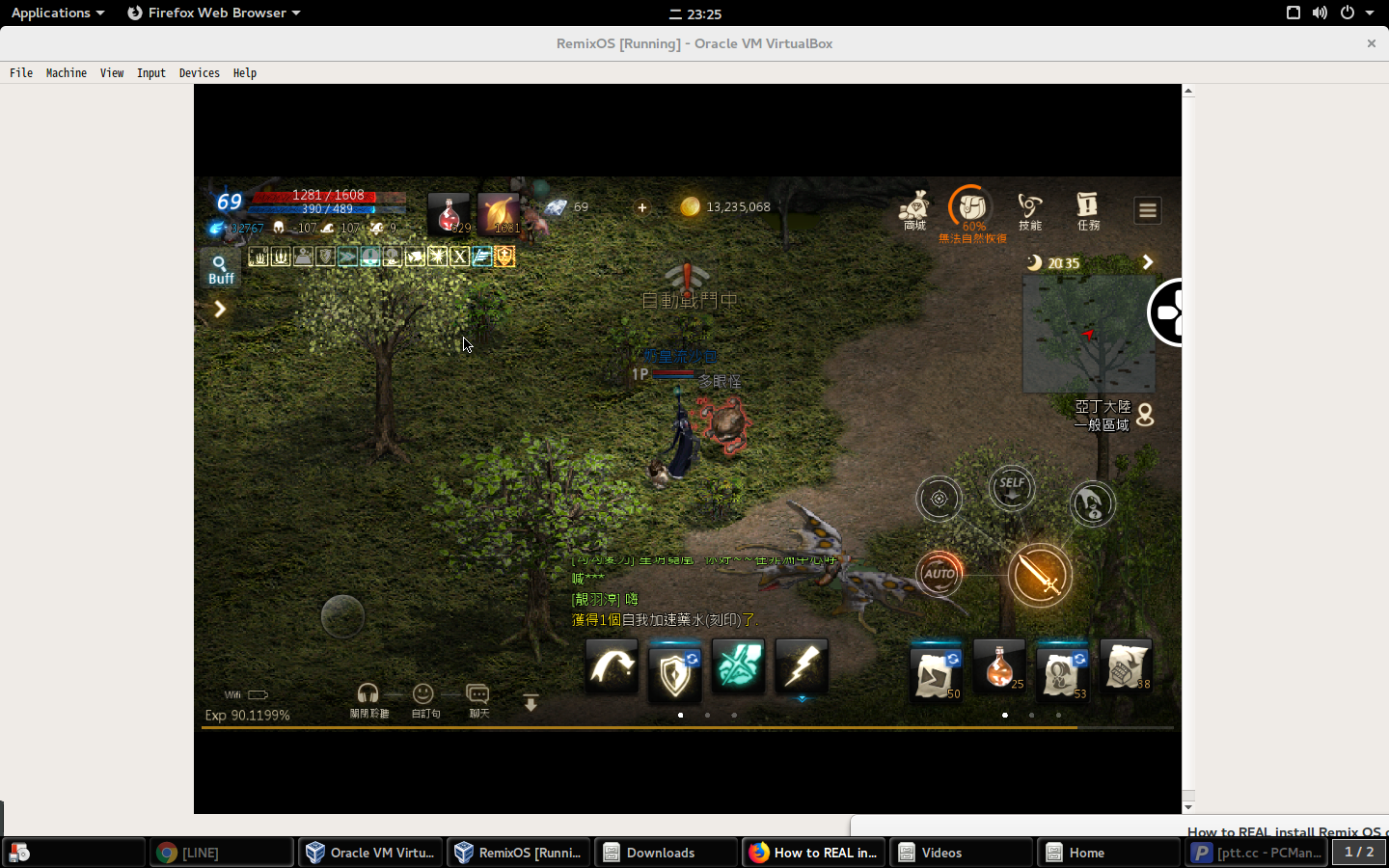
Task: Use the red health potion quick slot
Action: click(449, 215)
